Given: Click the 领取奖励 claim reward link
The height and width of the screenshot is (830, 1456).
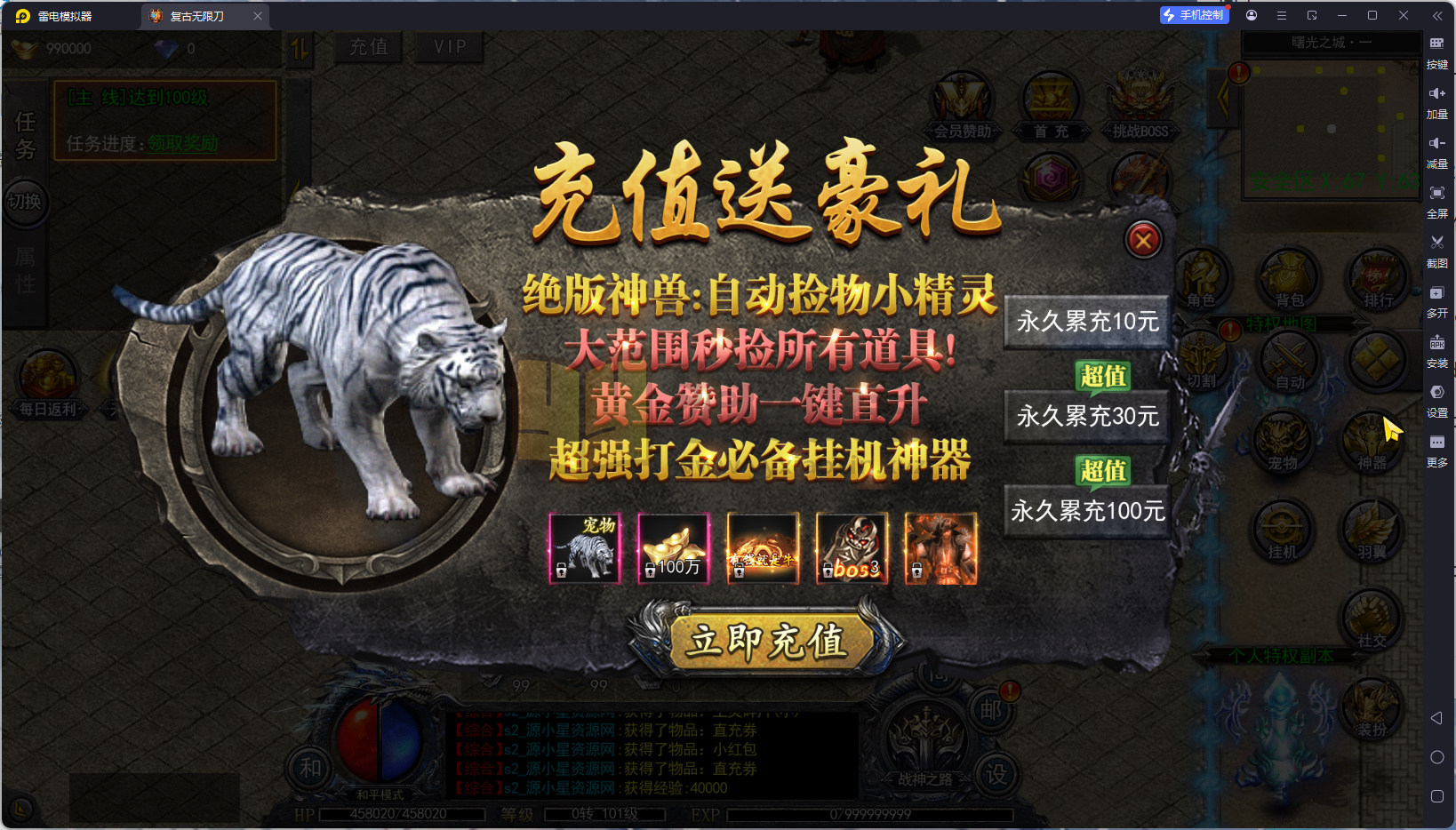Looking at the screenshot, I should (181, 143).
